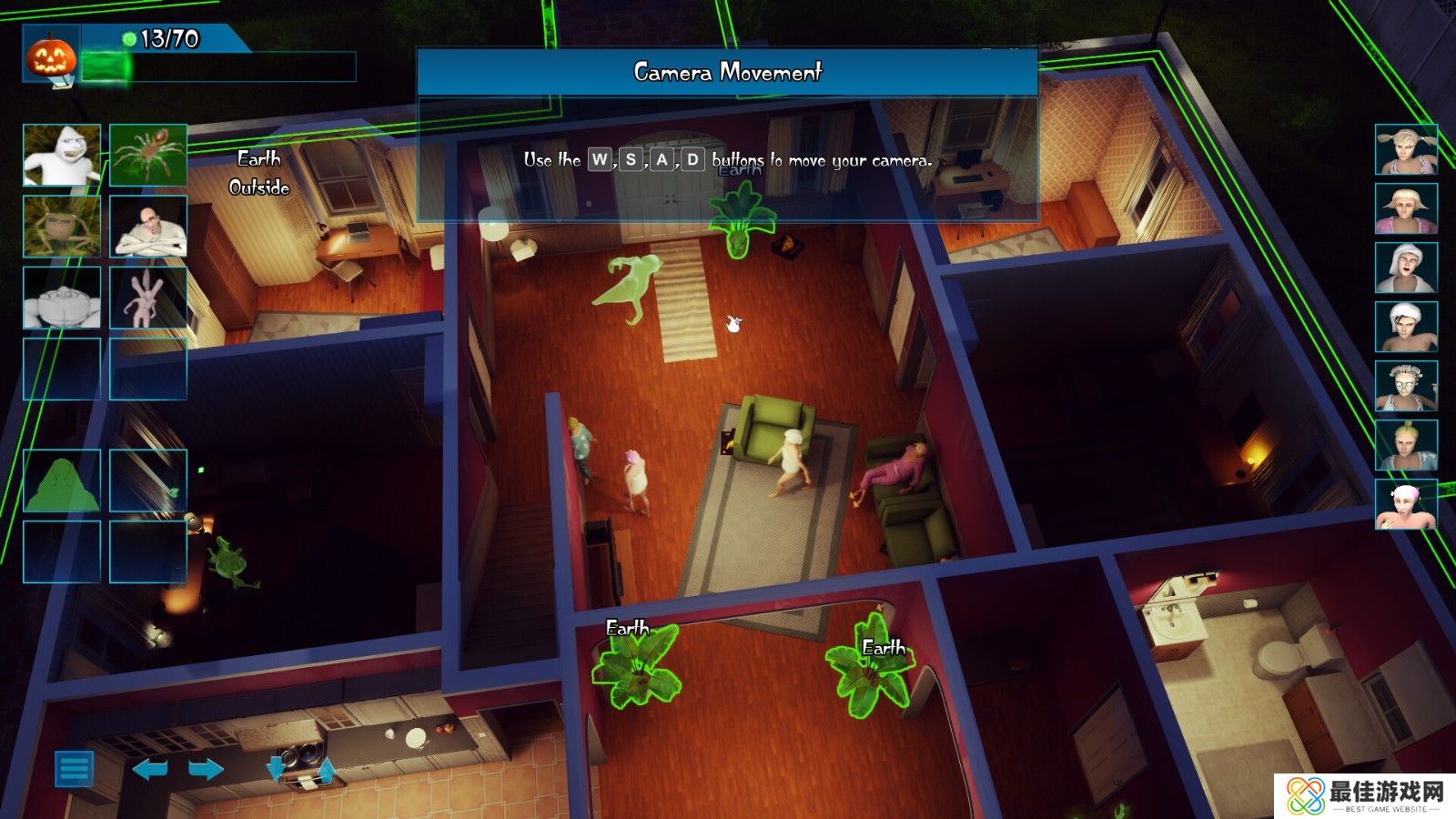Viewport: 1456px width, 819px height.
Task: Go up a floor with the up arrow
Action: point(327,771)
